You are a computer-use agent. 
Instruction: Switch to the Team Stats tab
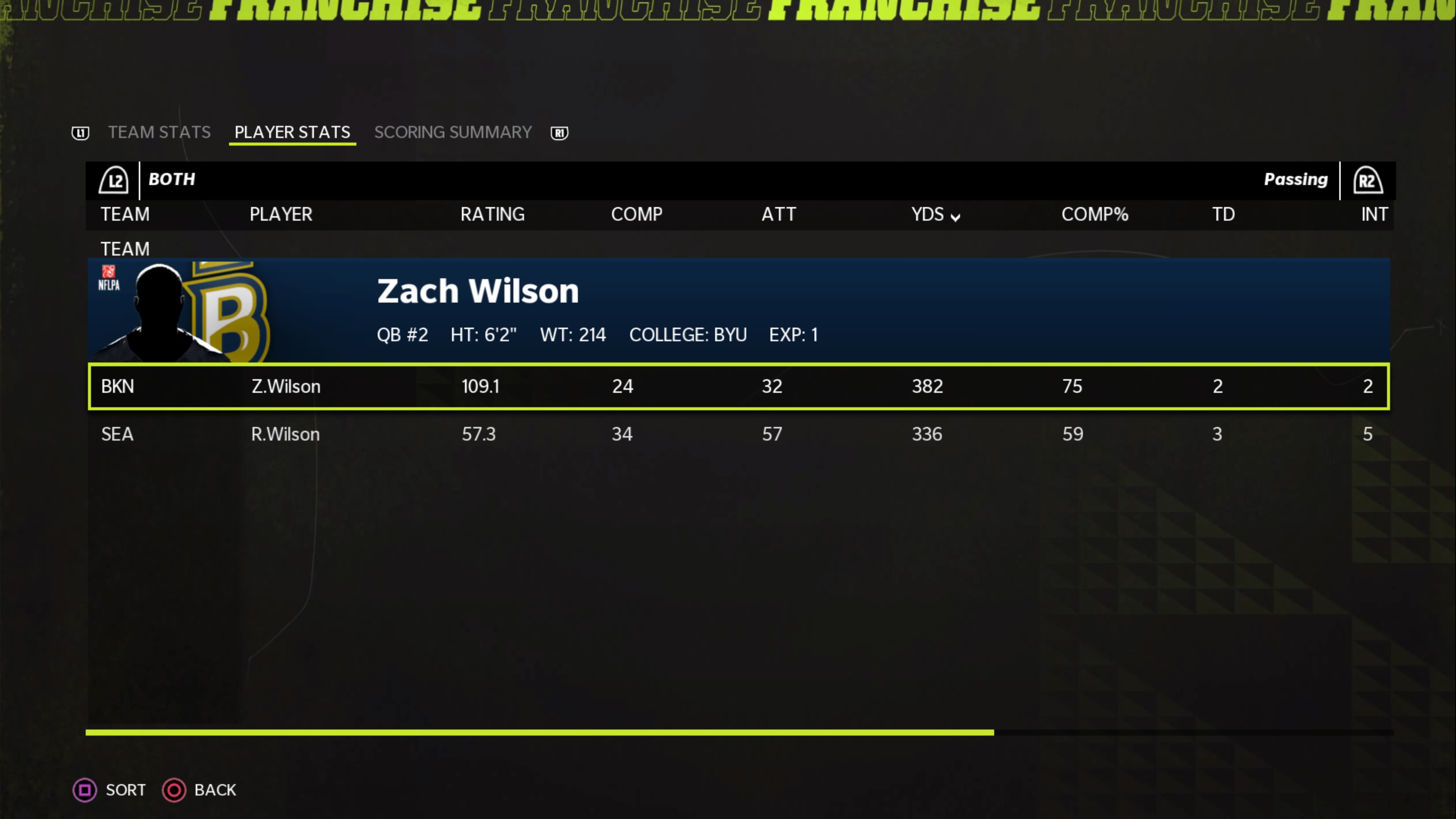pos(159,132)
